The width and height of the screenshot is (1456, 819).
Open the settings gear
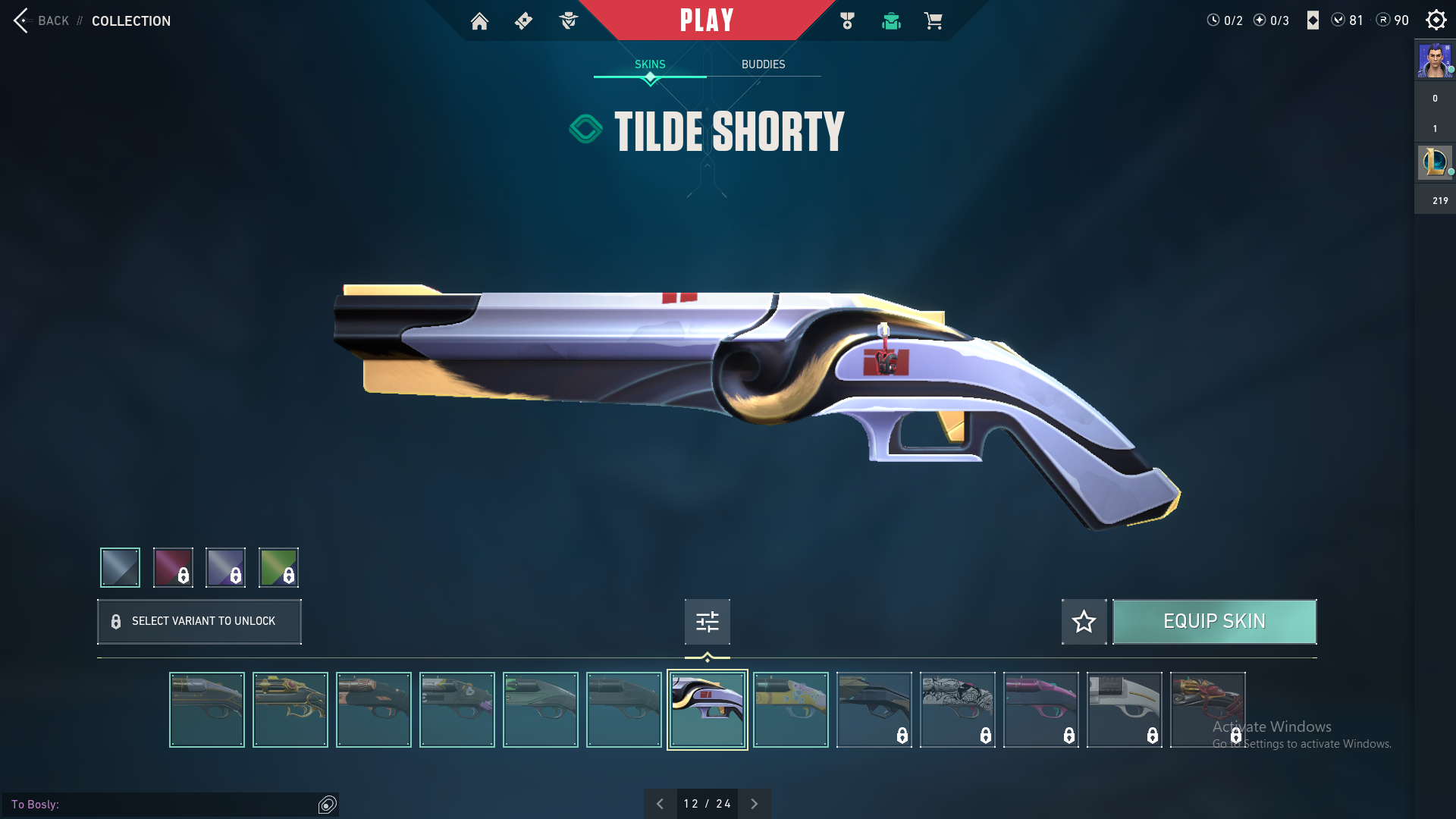1436,20
